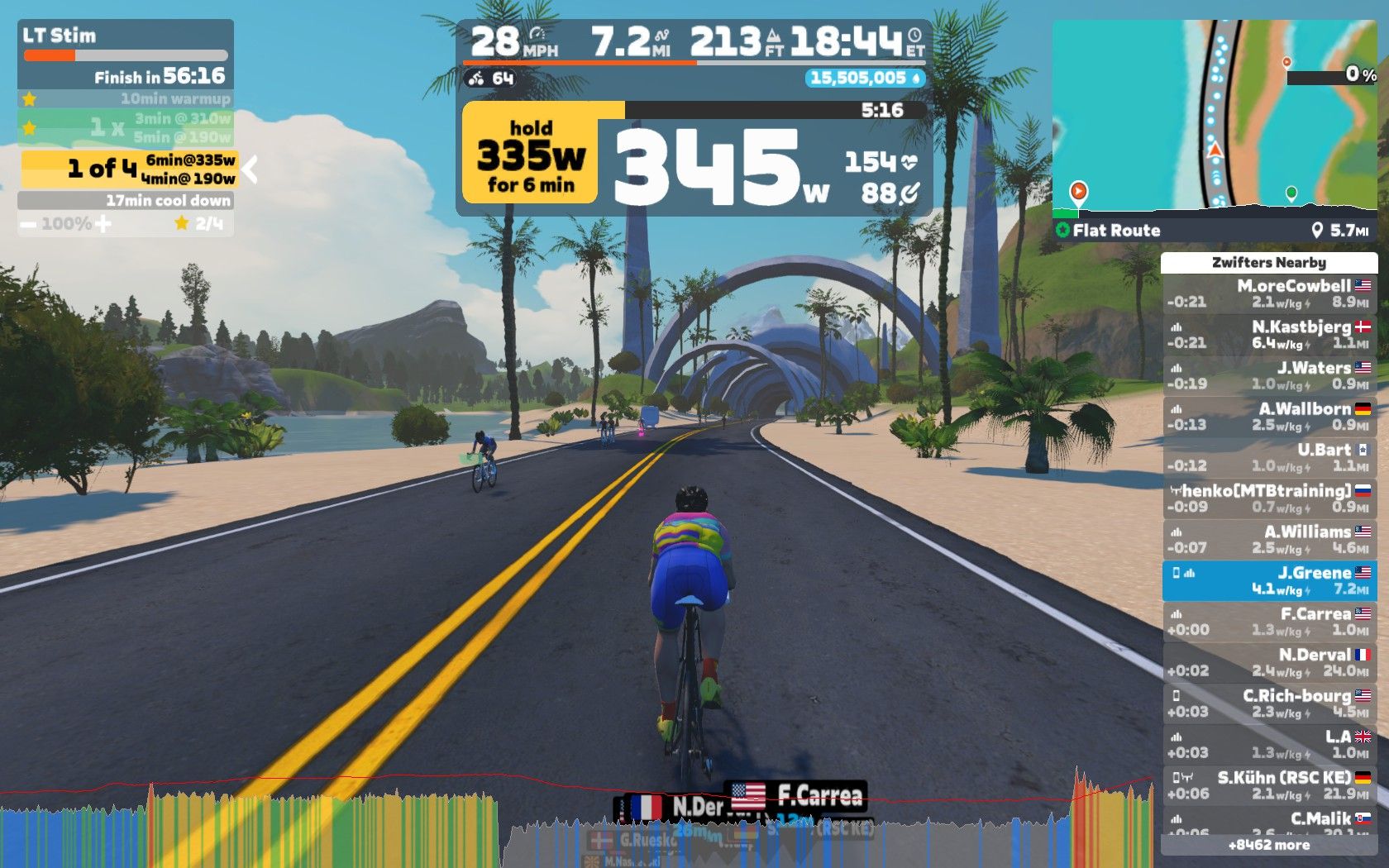This screenshot has width=1389, height=868.
Task: Decrease workout intensity with minus button
Action: click(x=28, y=224)
